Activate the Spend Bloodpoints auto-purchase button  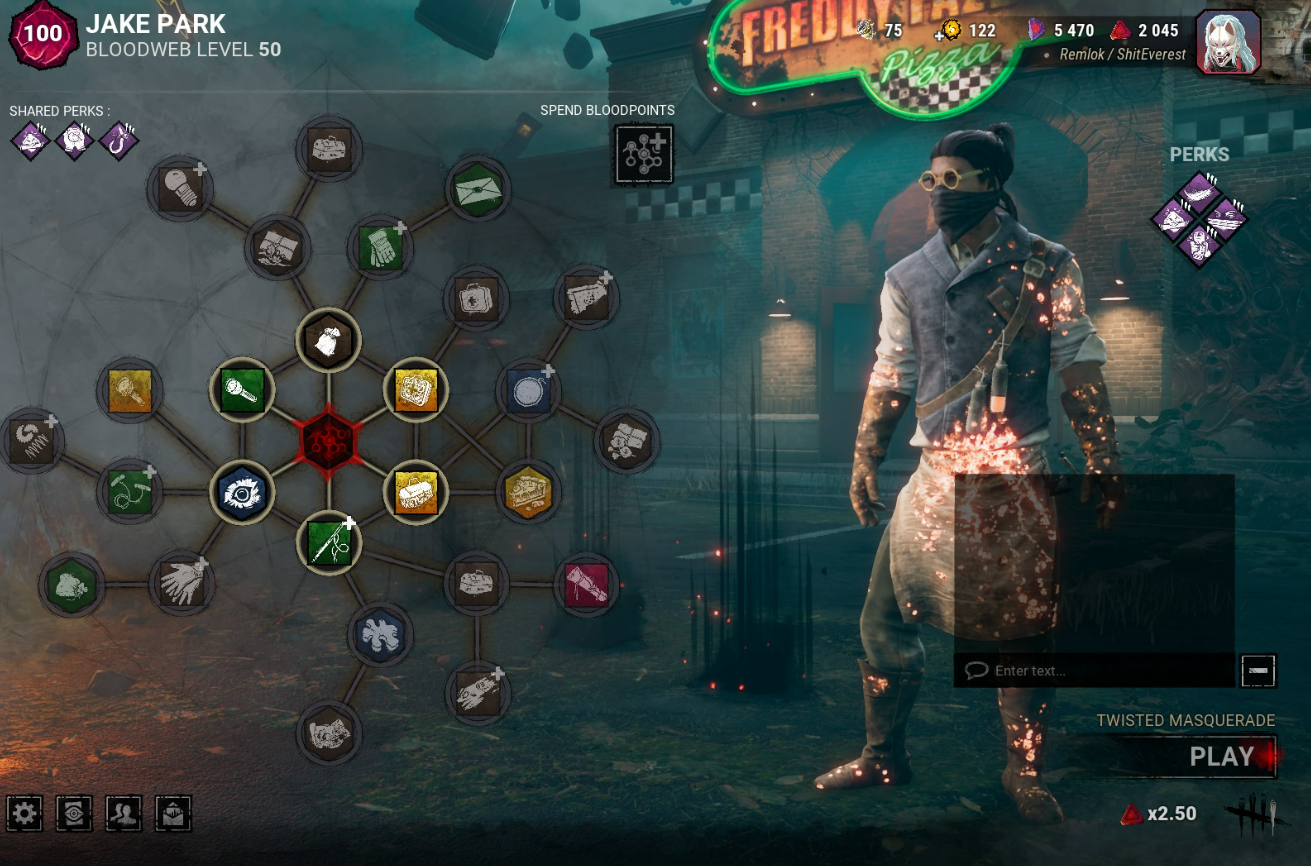(643, 154)
